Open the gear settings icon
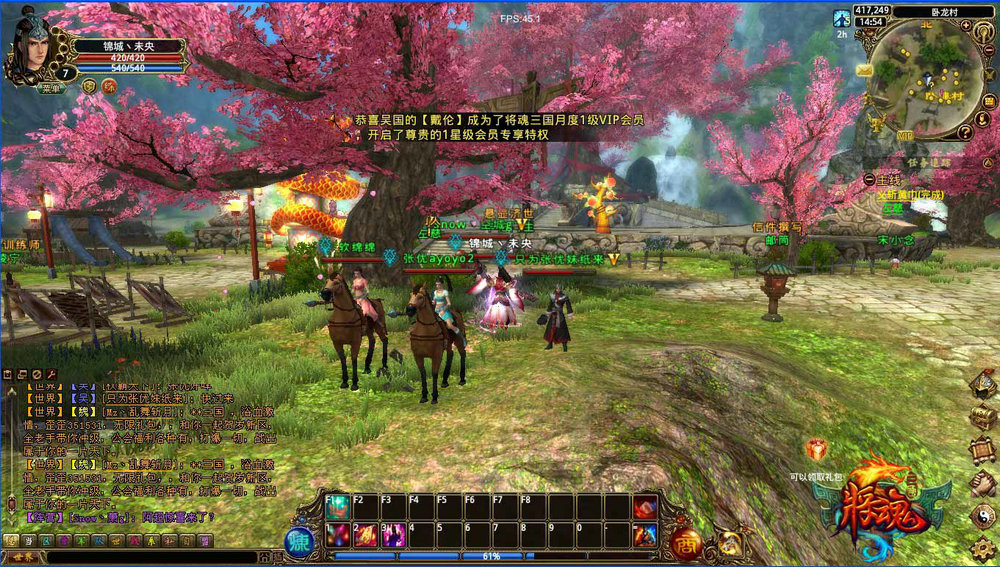This screenshot has height=567, width=1000. click(x=983, y=548)
